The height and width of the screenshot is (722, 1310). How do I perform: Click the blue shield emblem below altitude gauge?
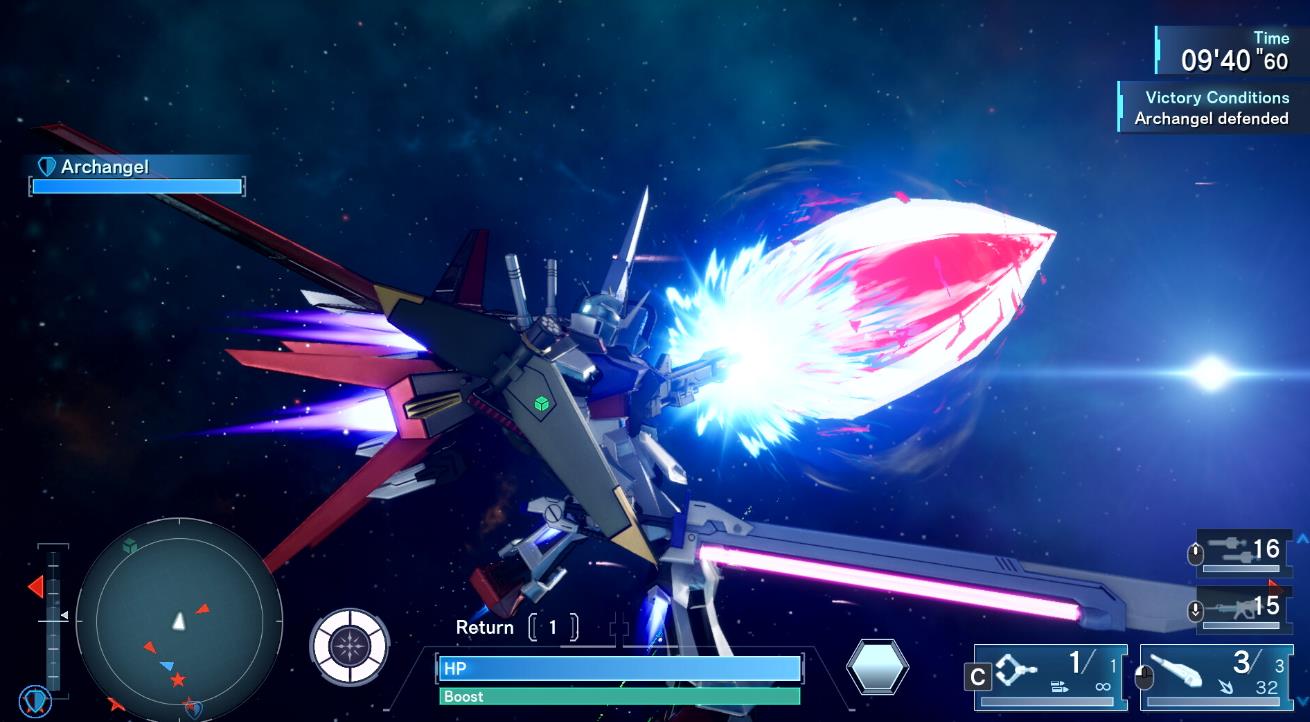tap(35, 701)
